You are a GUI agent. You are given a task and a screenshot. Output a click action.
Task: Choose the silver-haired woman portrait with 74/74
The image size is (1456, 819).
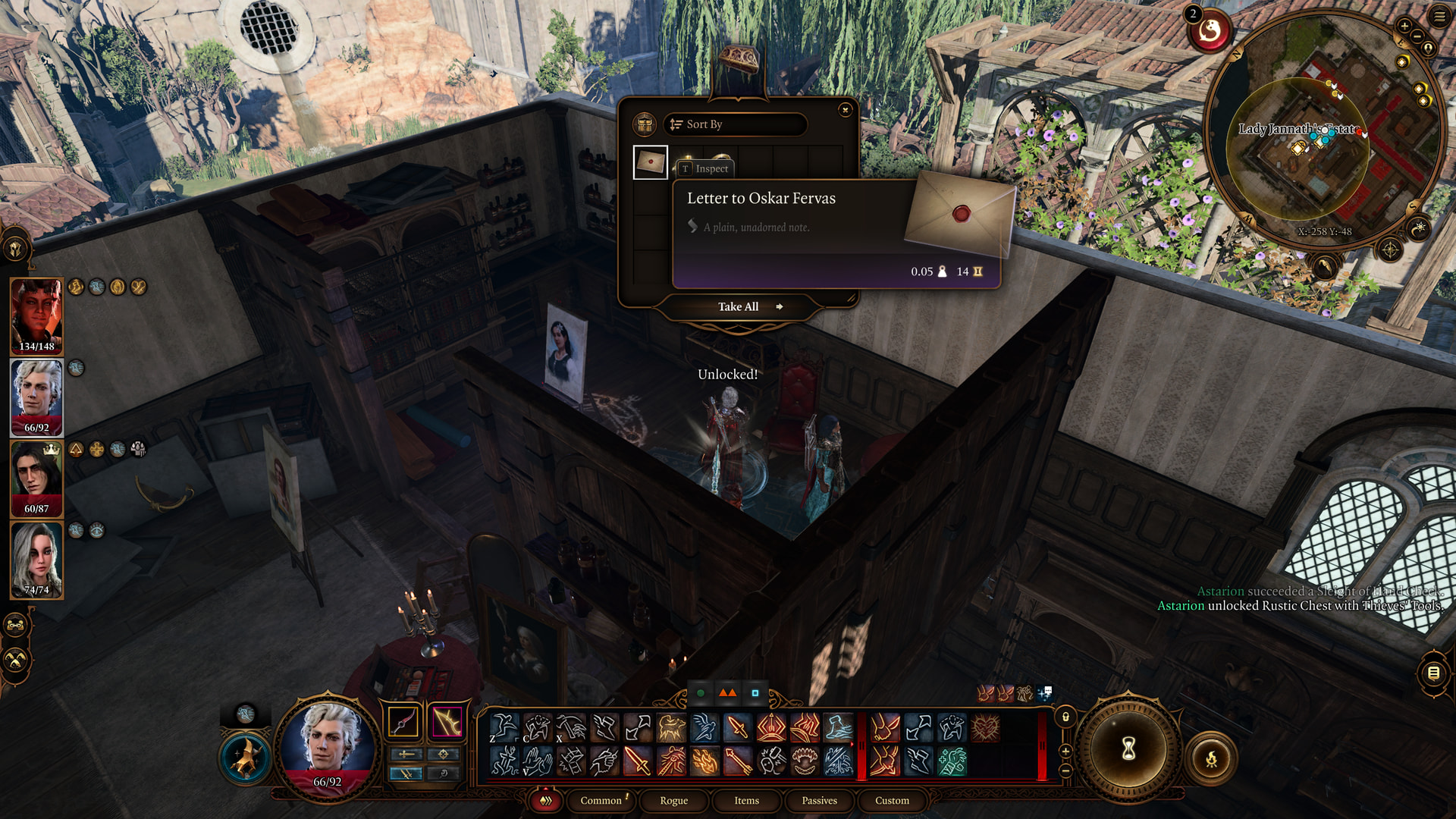pos(36,559)
